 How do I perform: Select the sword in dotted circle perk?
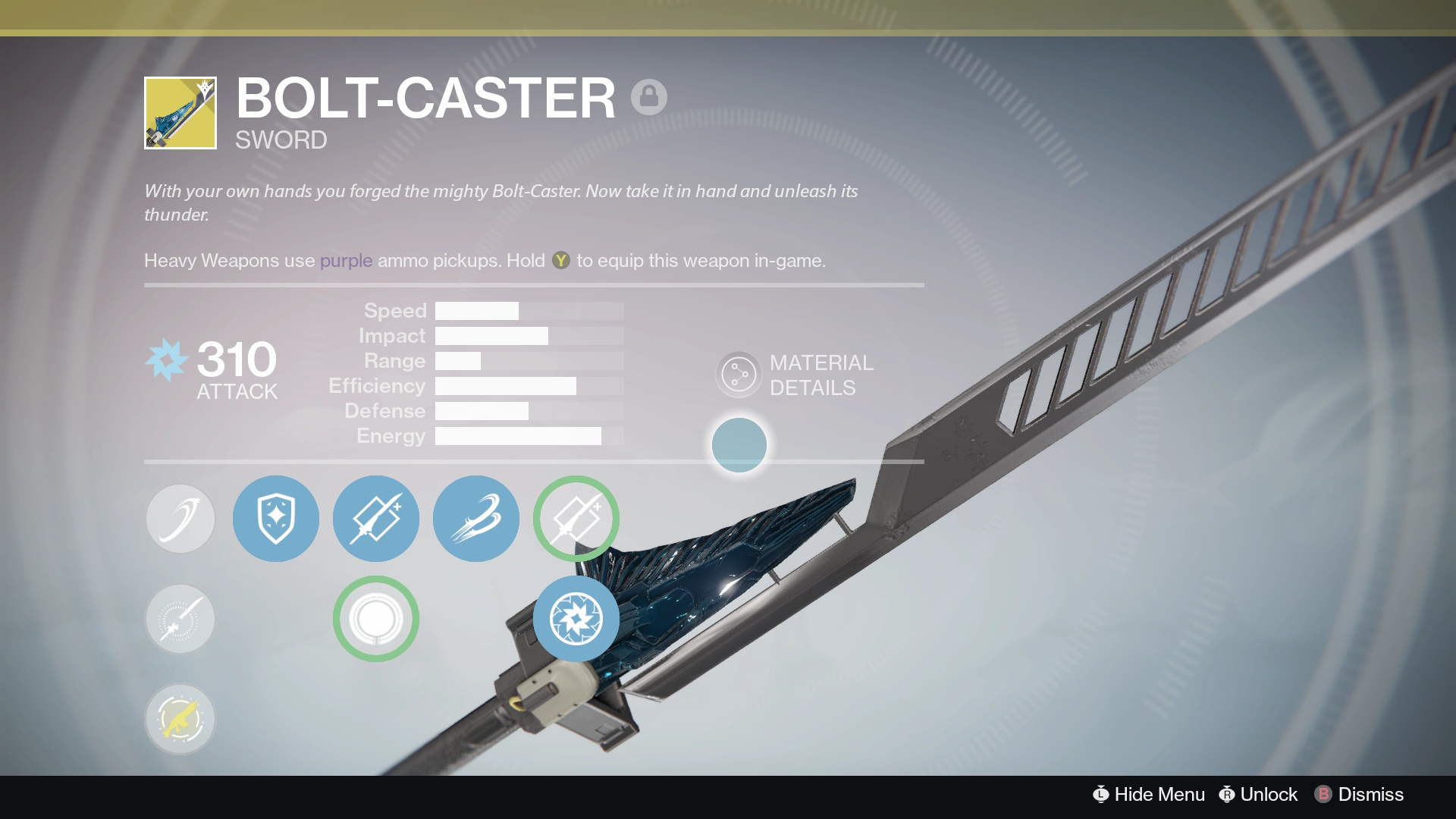pyautogui.click(x=180, y=619)
